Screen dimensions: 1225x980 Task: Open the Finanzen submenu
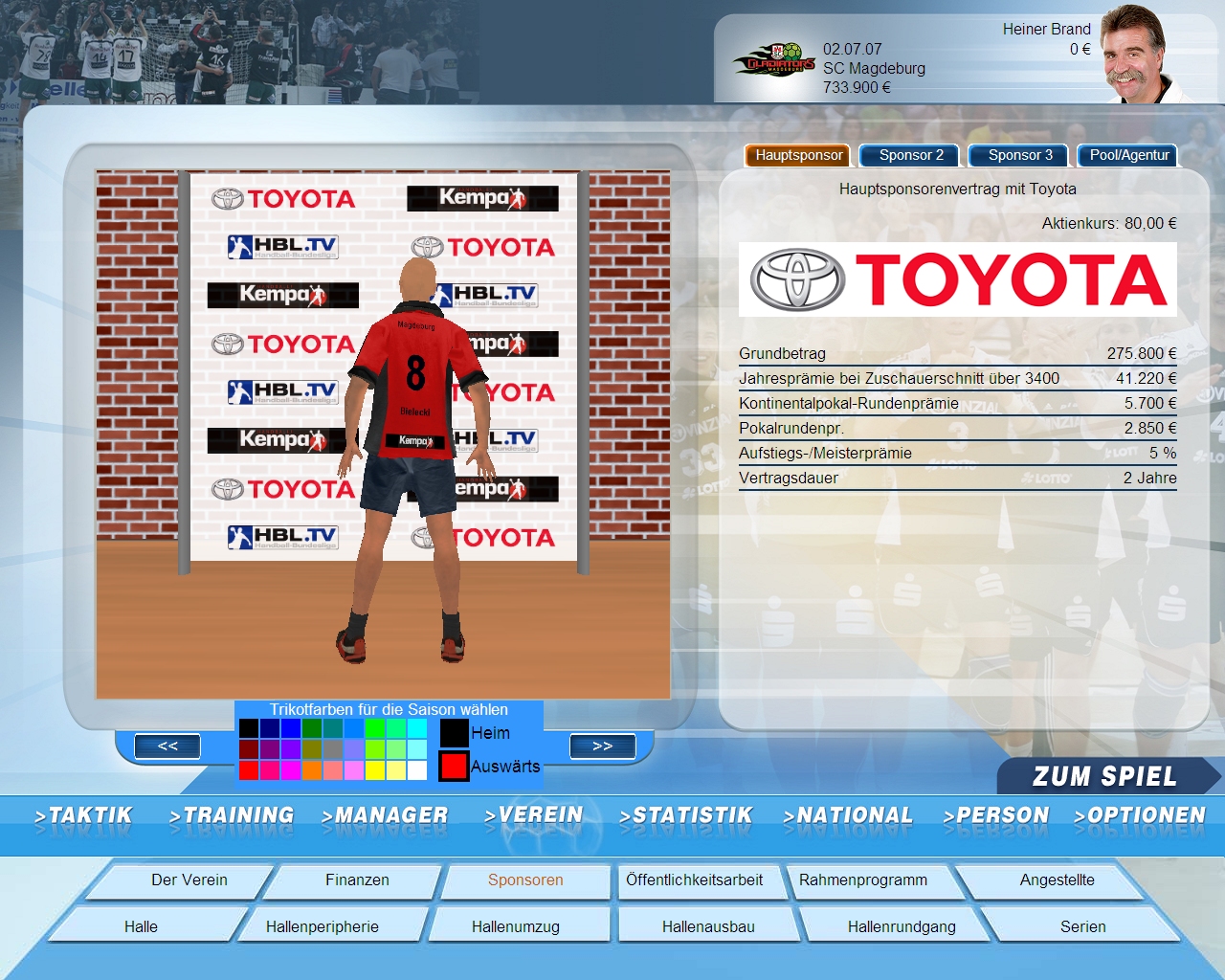(357, 880)
